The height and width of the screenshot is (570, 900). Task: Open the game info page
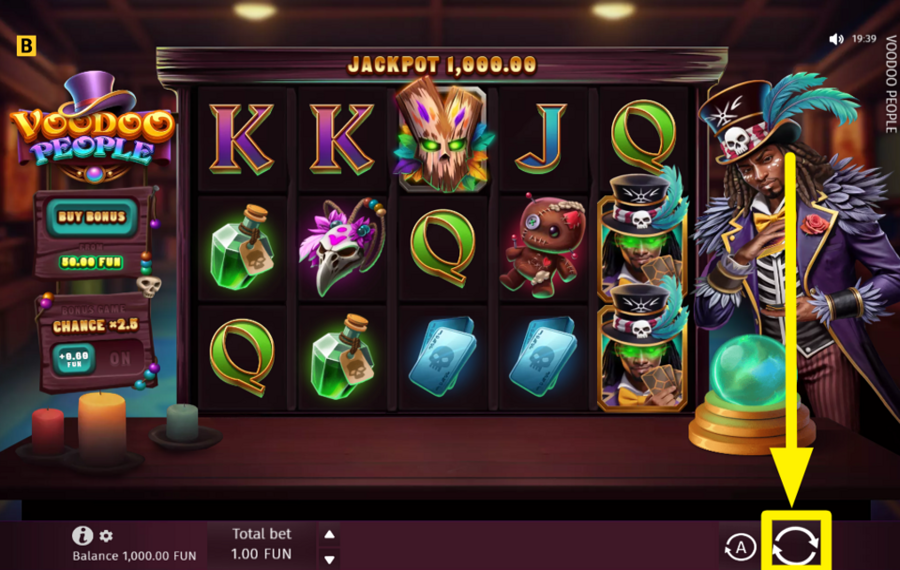tap(83, 536)
